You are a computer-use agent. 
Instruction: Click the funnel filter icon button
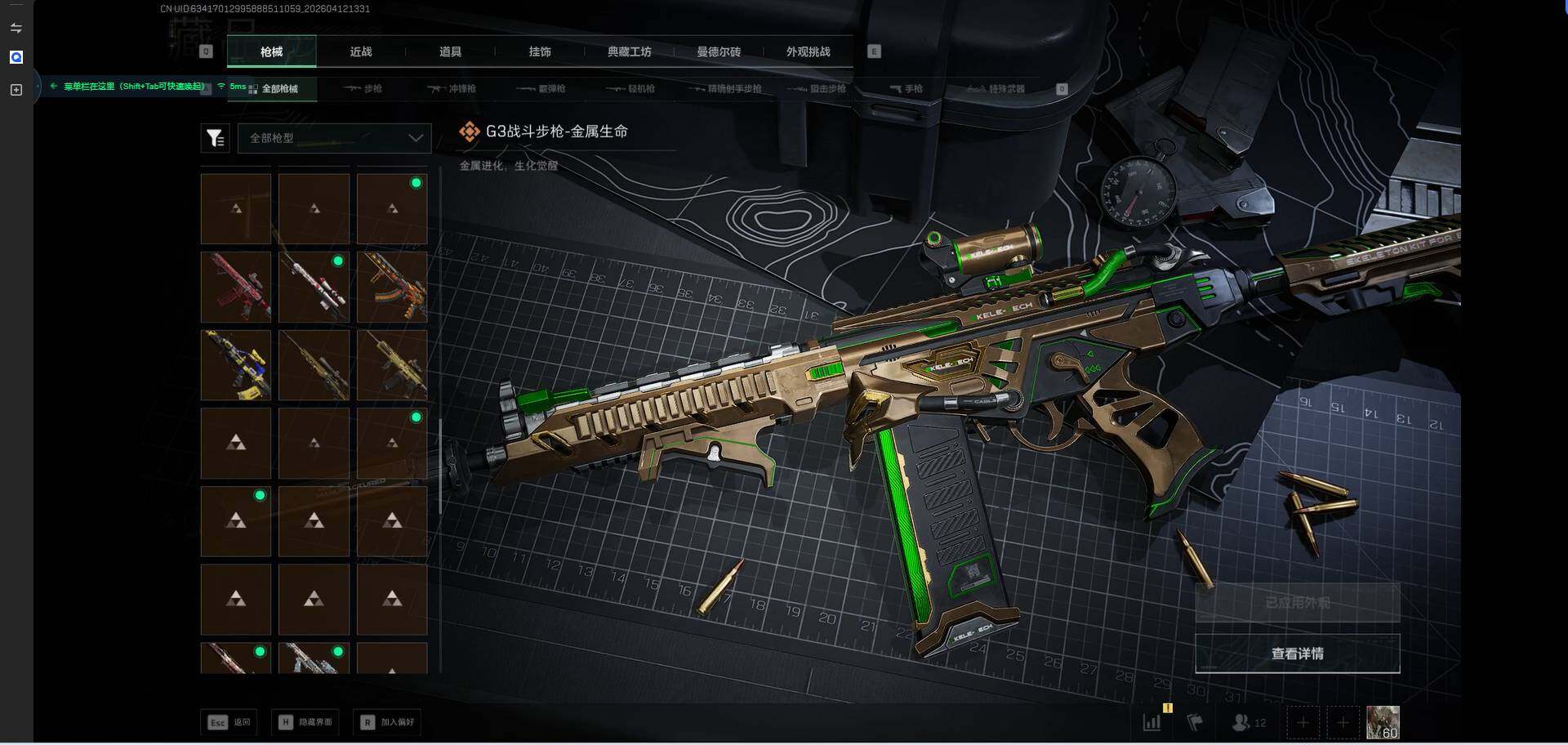pos(215,138)
